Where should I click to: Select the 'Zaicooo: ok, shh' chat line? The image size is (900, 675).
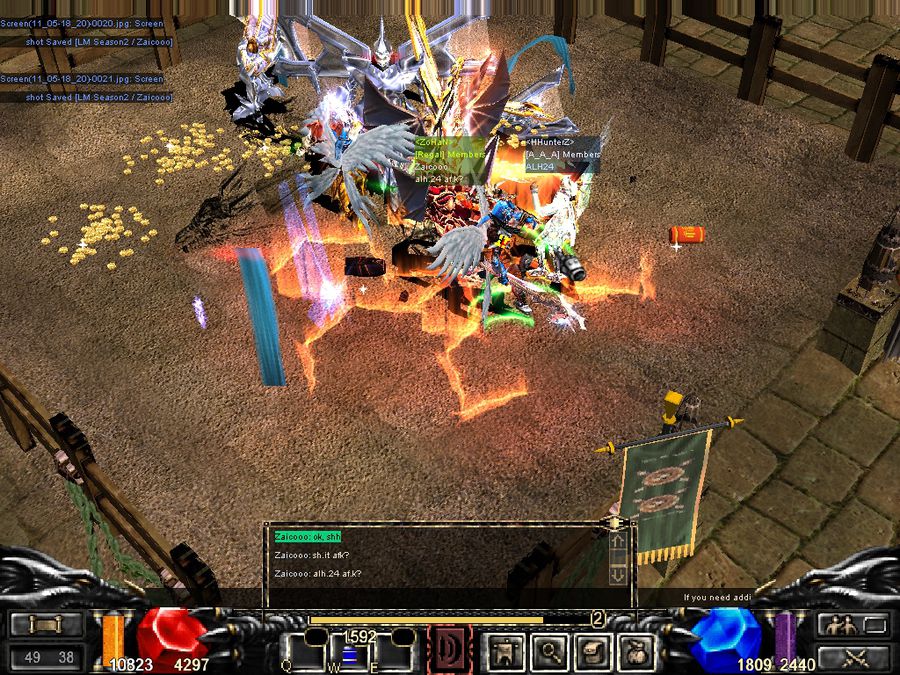click(x=308, y=537)
